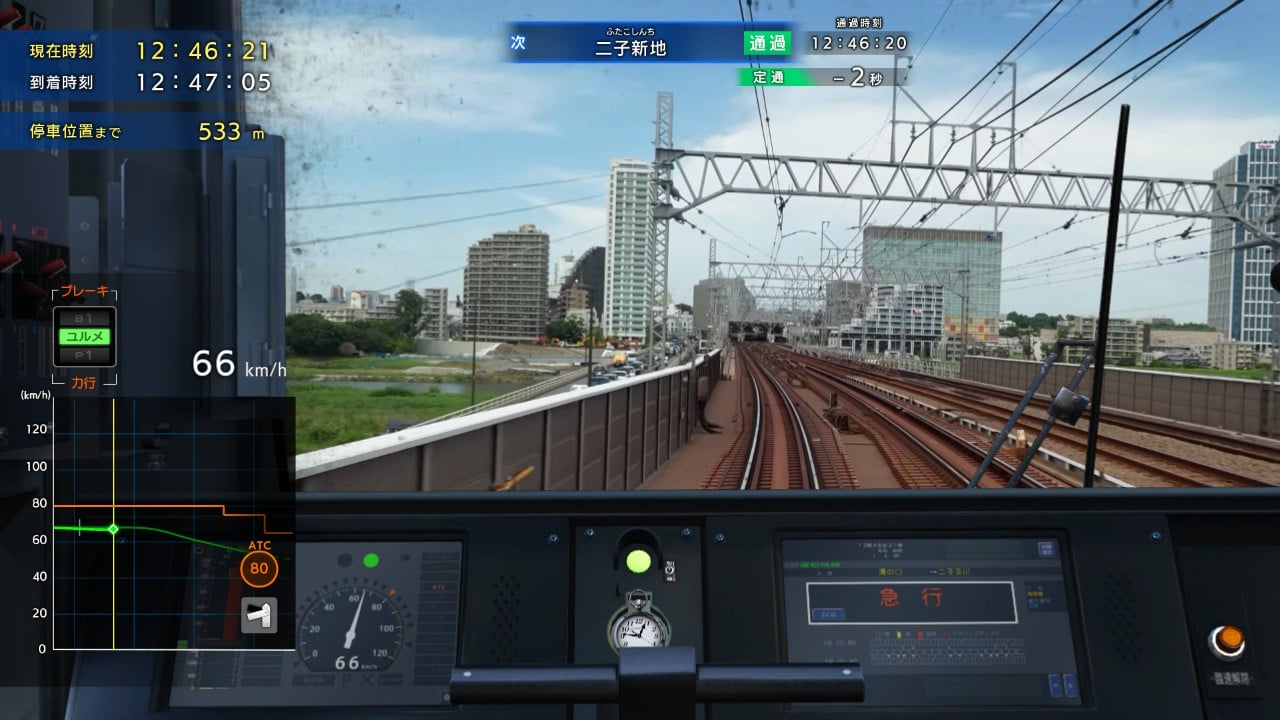Click the blue ECO badge on the cab monitor

pyautogui.click(x=829, y=614)
